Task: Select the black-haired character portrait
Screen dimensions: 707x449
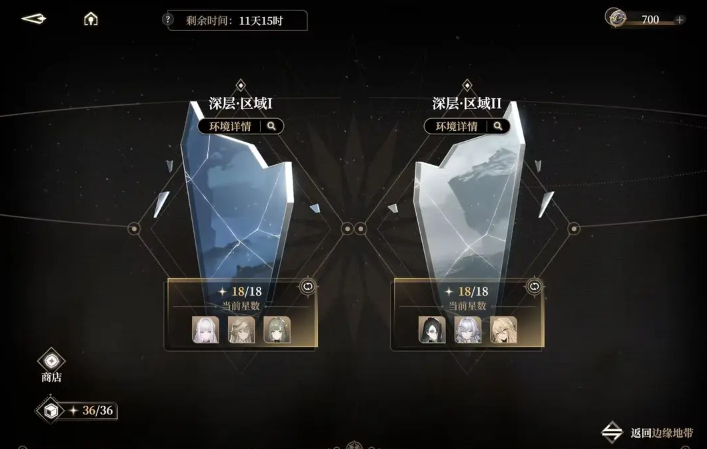Action: click(432, 329)
